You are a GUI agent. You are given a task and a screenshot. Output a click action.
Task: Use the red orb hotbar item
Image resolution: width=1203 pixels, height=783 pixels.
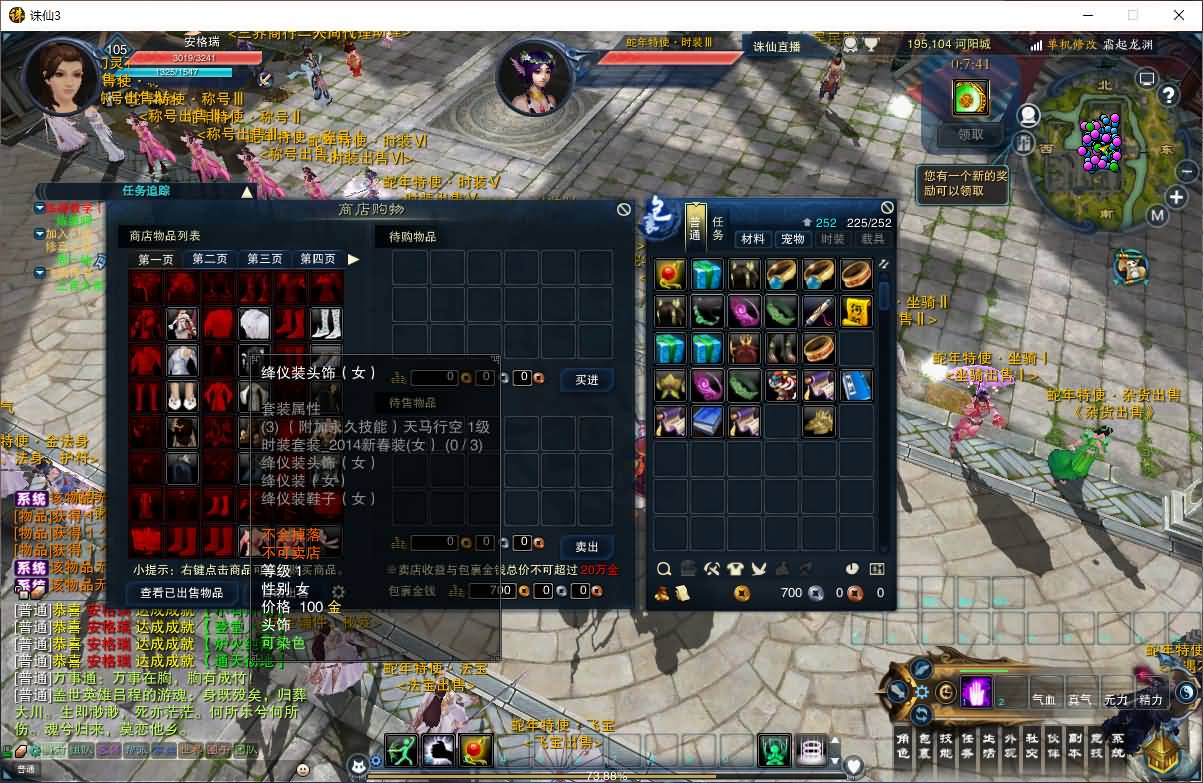tap(476, 749)
